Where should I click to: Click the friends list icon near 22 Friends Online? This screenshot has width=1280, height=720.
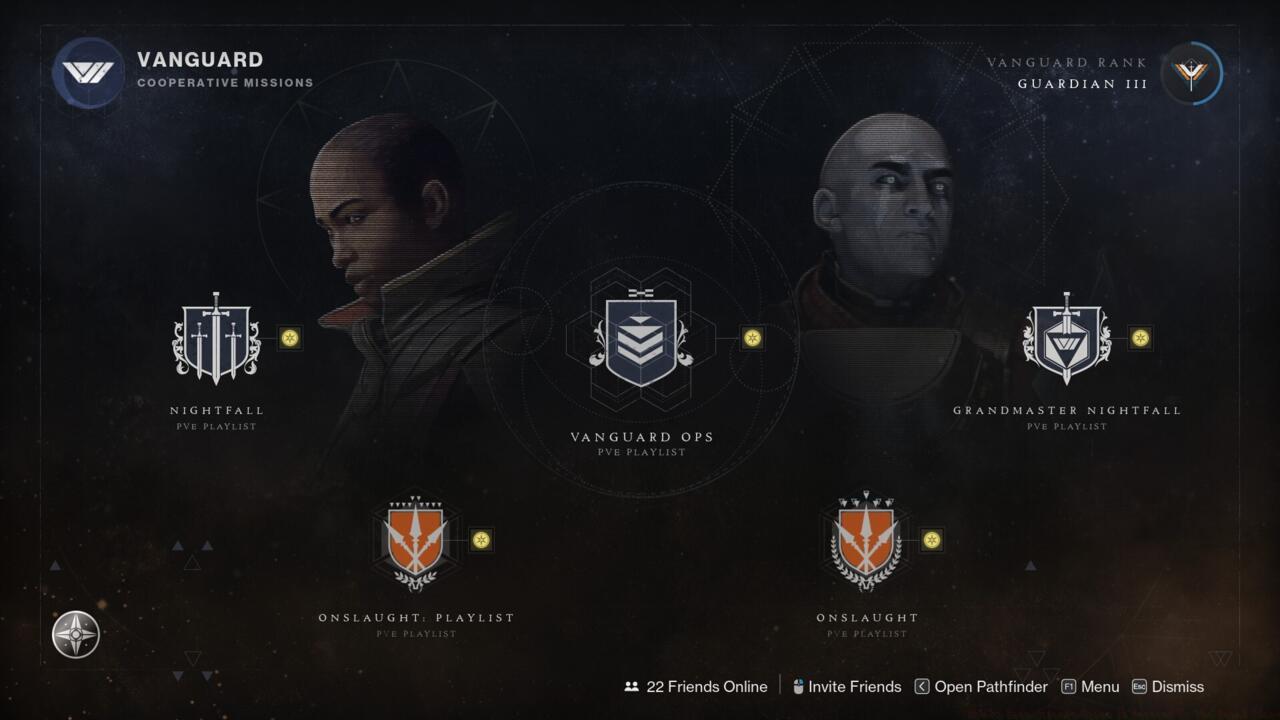pyautogui.click(x=631, y=686)
